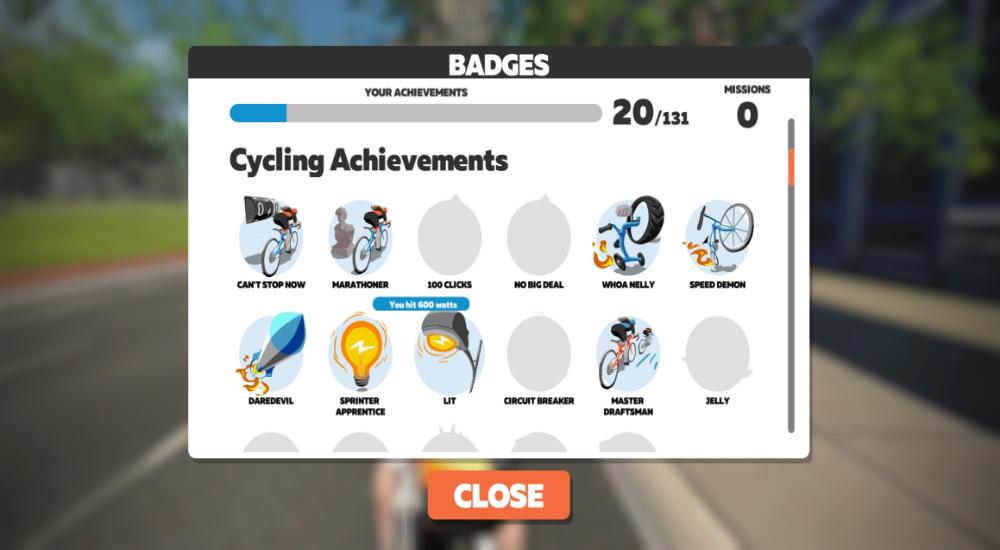Select the Master Draftsman badge
1000x550 pixels.
(629, 354)
